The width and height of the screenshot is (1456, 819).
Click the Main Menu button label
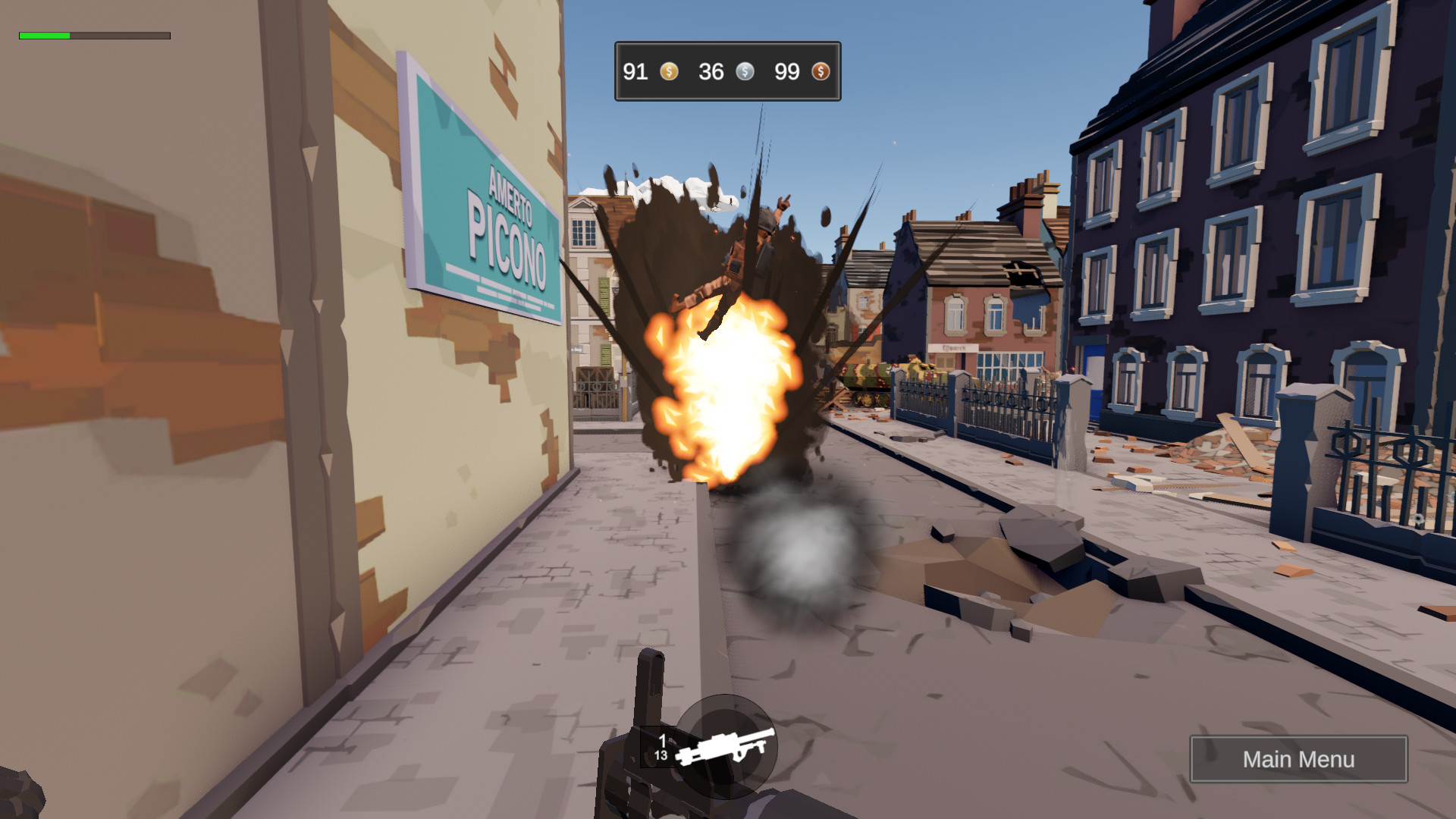1300,759
